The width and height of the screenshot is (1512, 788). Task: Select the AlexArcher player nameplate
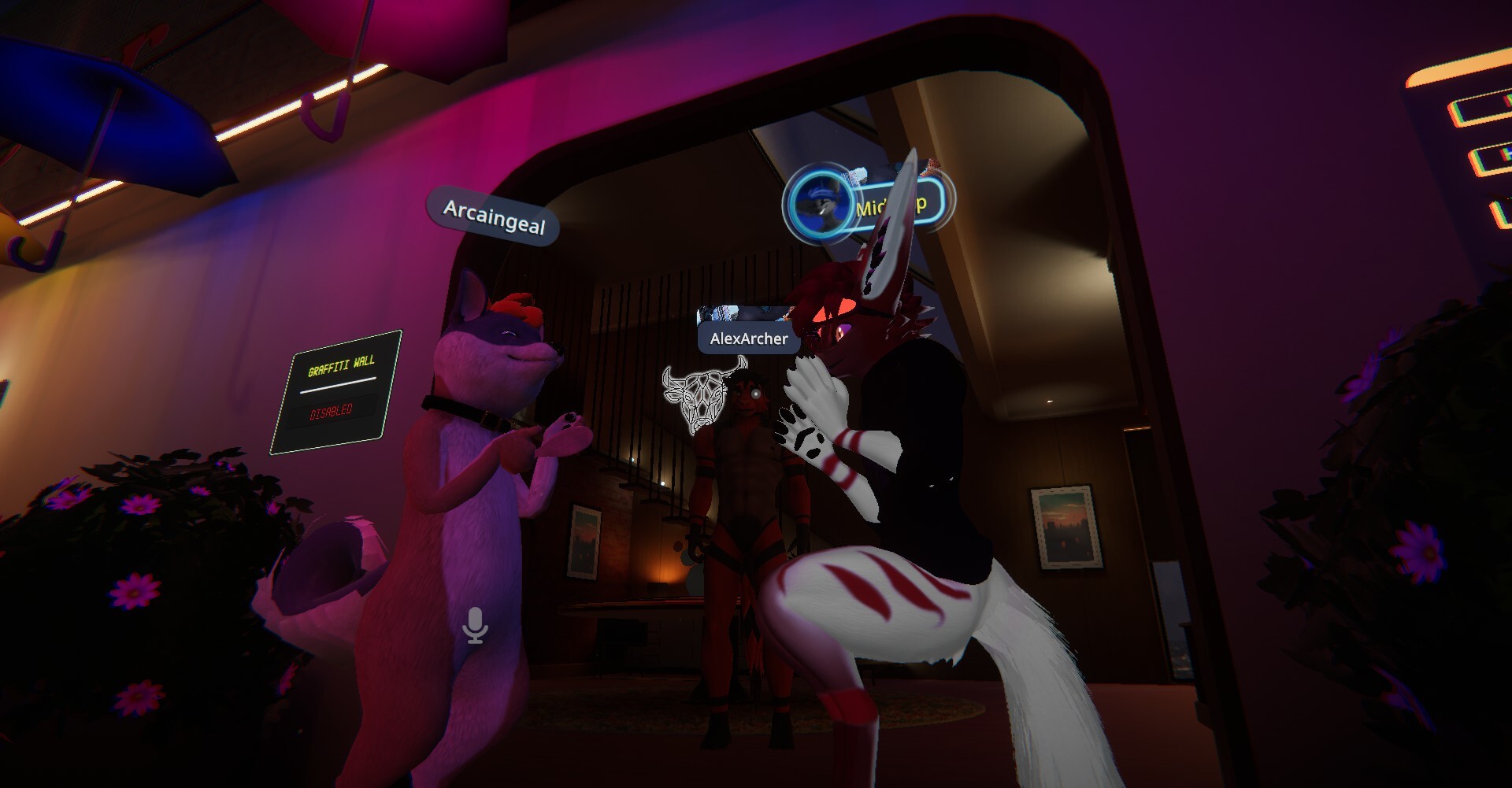coord(748,339)
